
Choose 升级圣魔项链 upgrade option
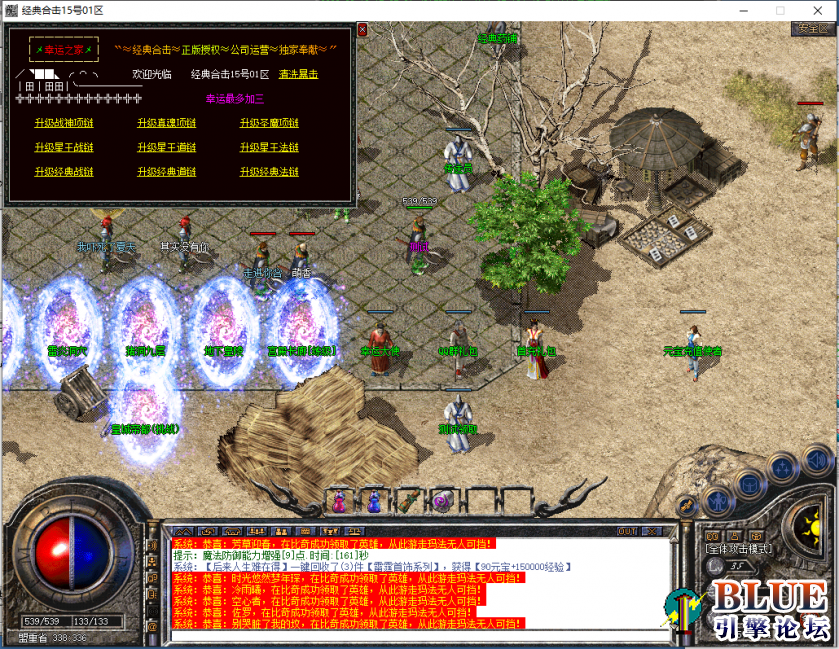269,123
